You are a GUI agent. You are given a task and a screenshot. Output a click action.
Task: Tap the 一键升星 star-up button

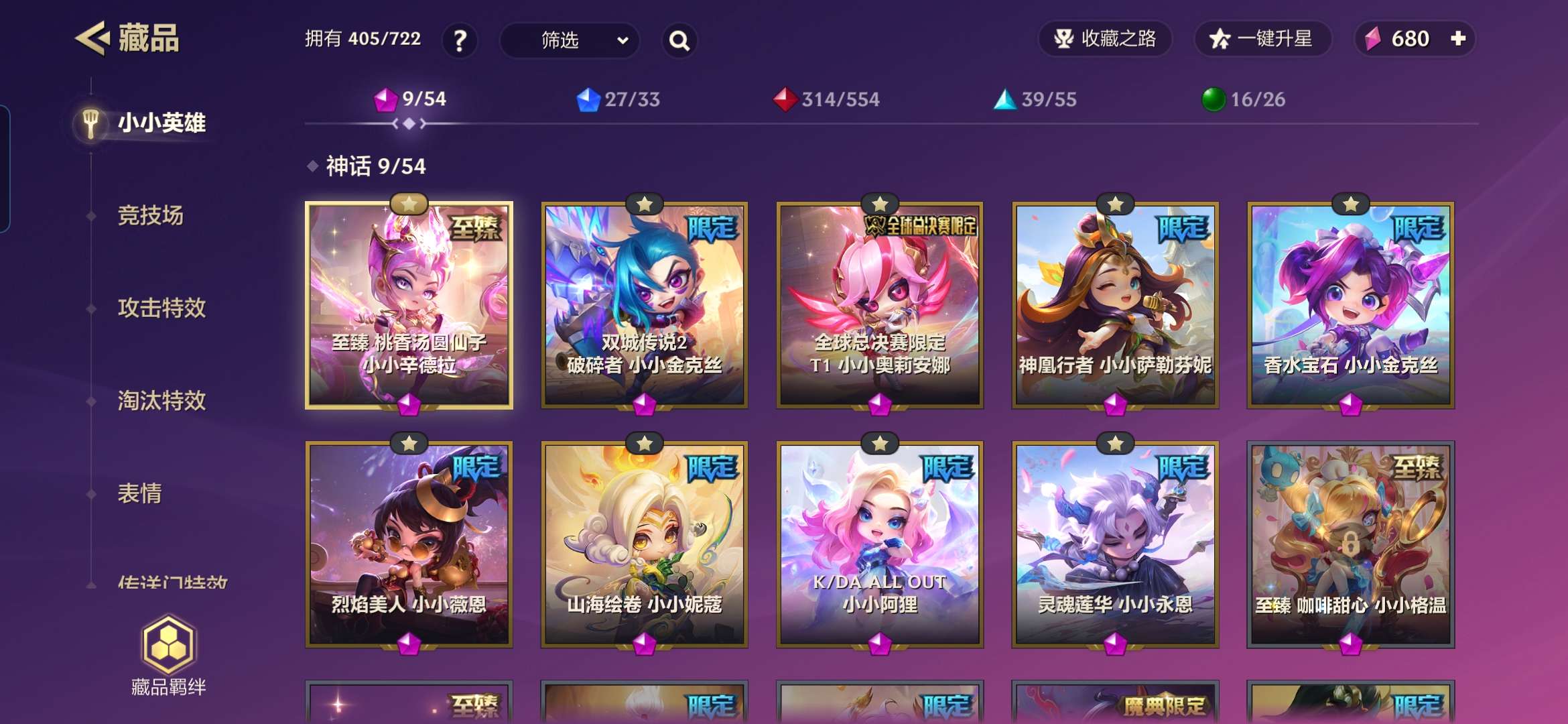pyautogui.click(x=1262, y=39)
